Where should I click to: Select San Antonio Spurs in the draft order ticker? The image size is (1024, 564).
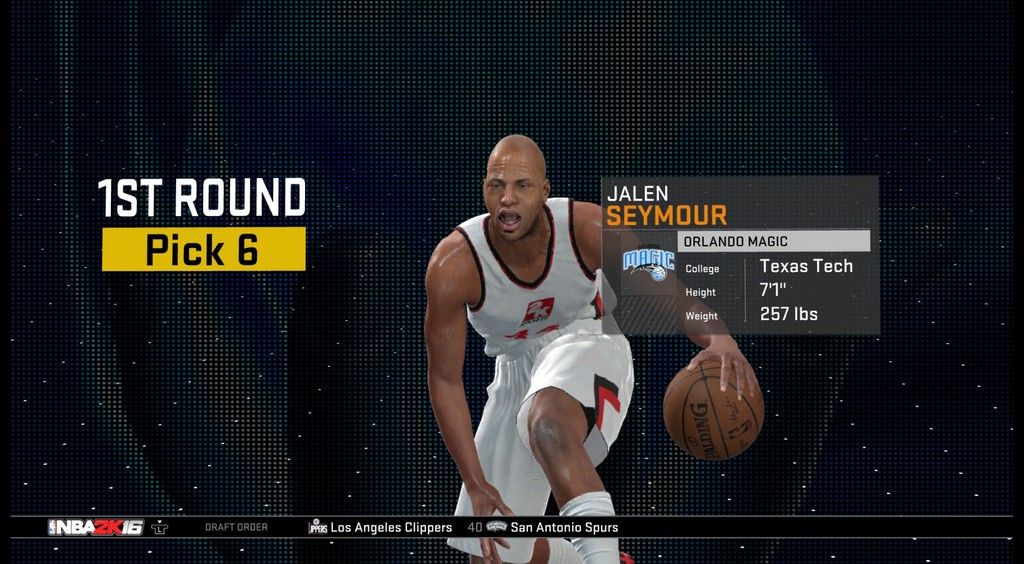(x=563, y=527)
